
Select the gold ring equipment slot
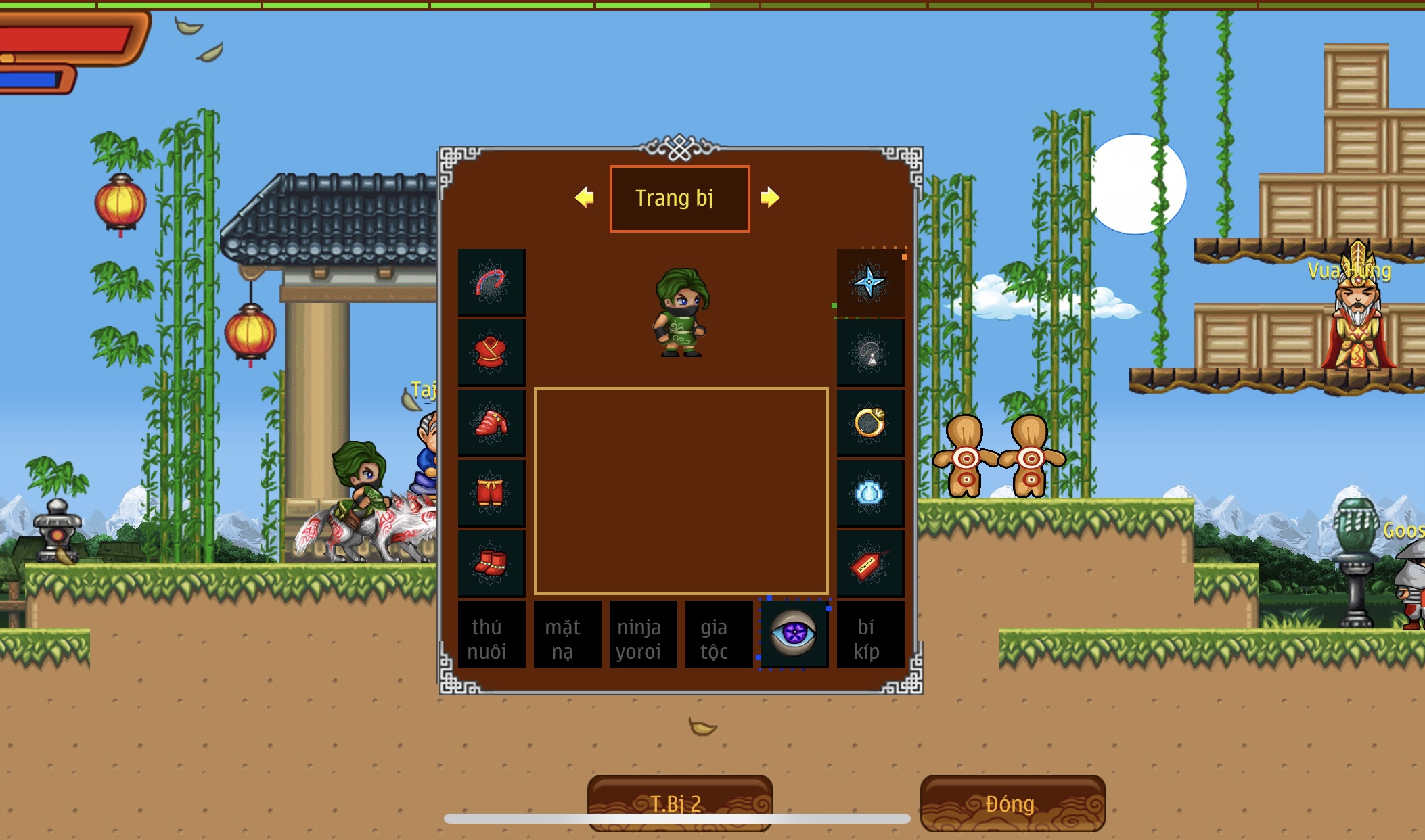tap(870, 423)
